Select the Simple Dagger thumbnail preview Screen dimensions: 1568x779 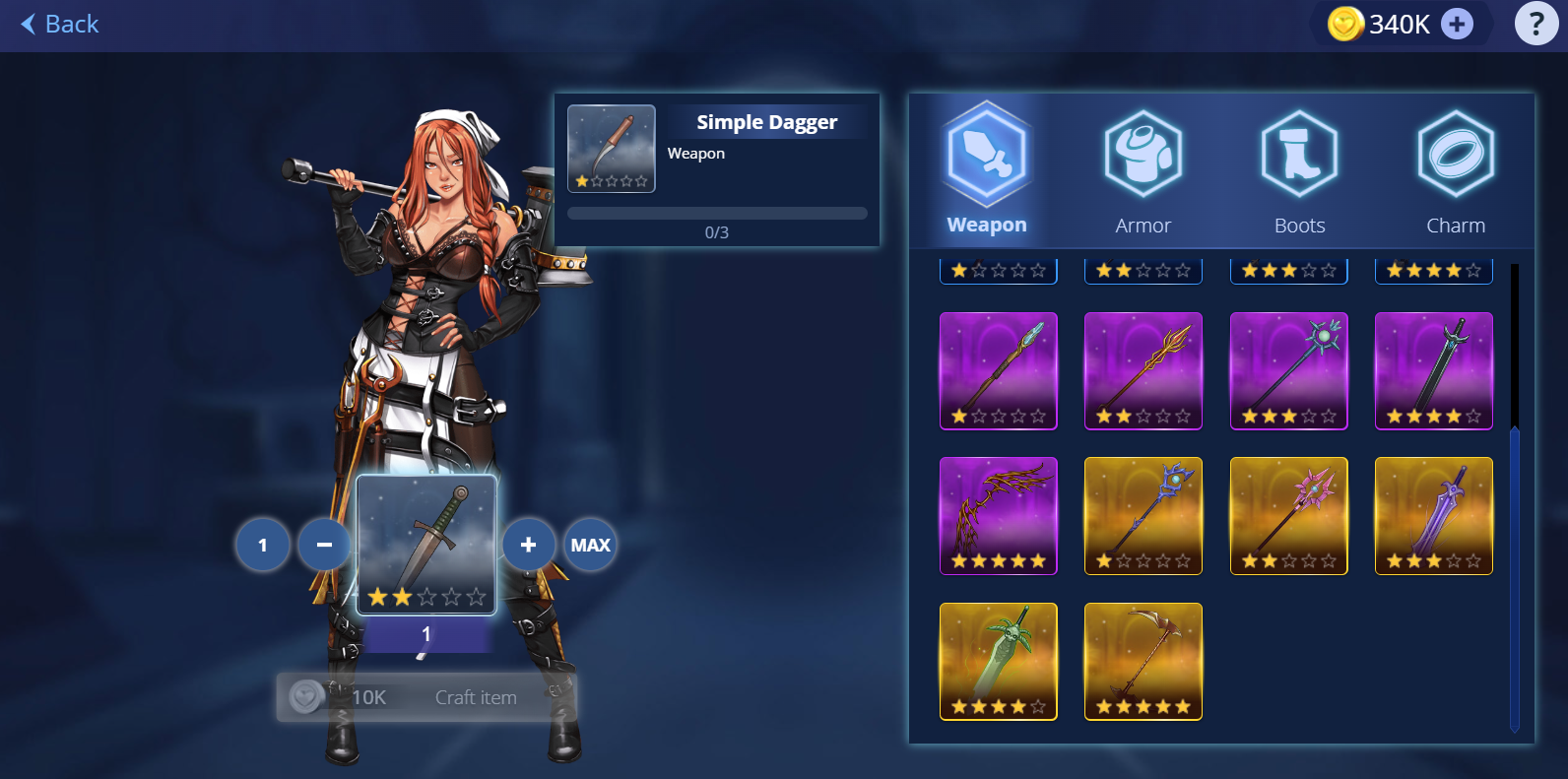click(611, 149)
